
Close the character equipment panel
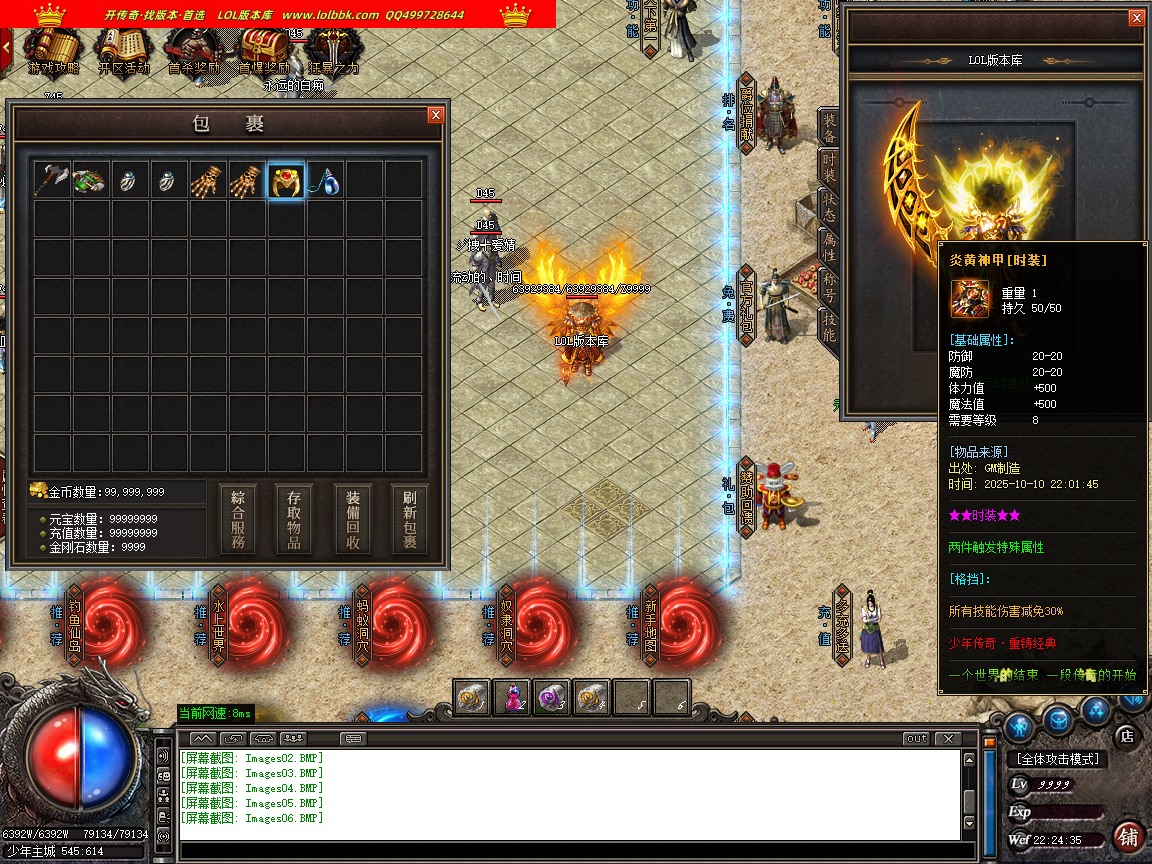pyautogui.click(x=1136, y=18)
